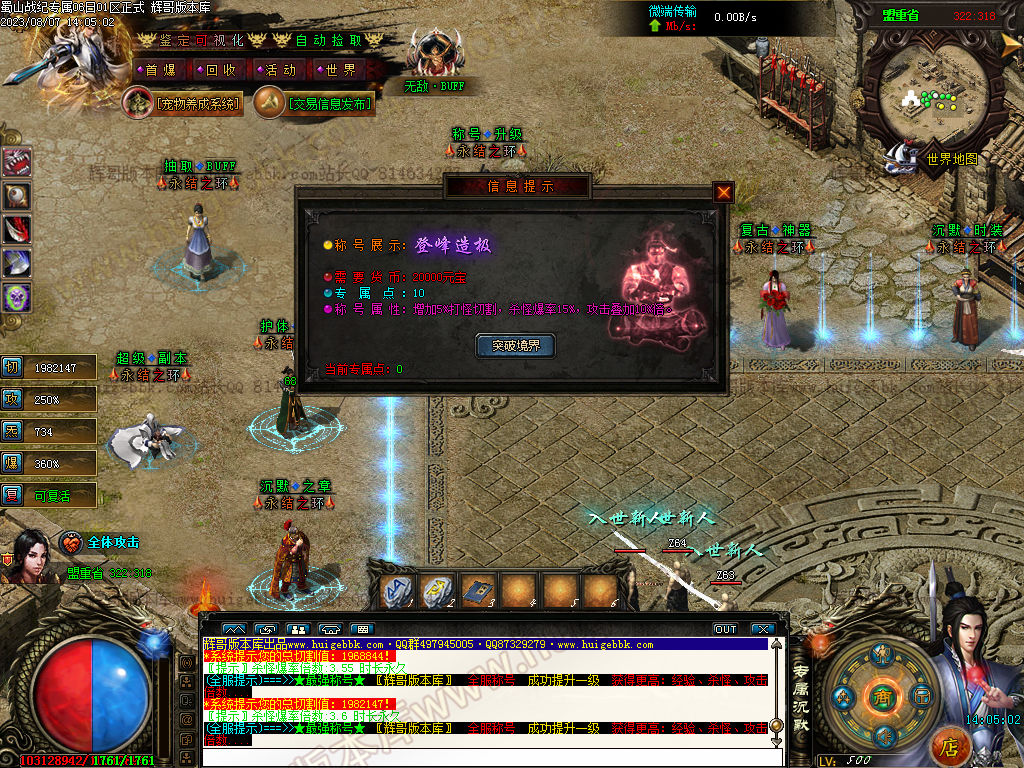Open the orange 店 store button
1024x768 pixels.
[x=949, y=746]
